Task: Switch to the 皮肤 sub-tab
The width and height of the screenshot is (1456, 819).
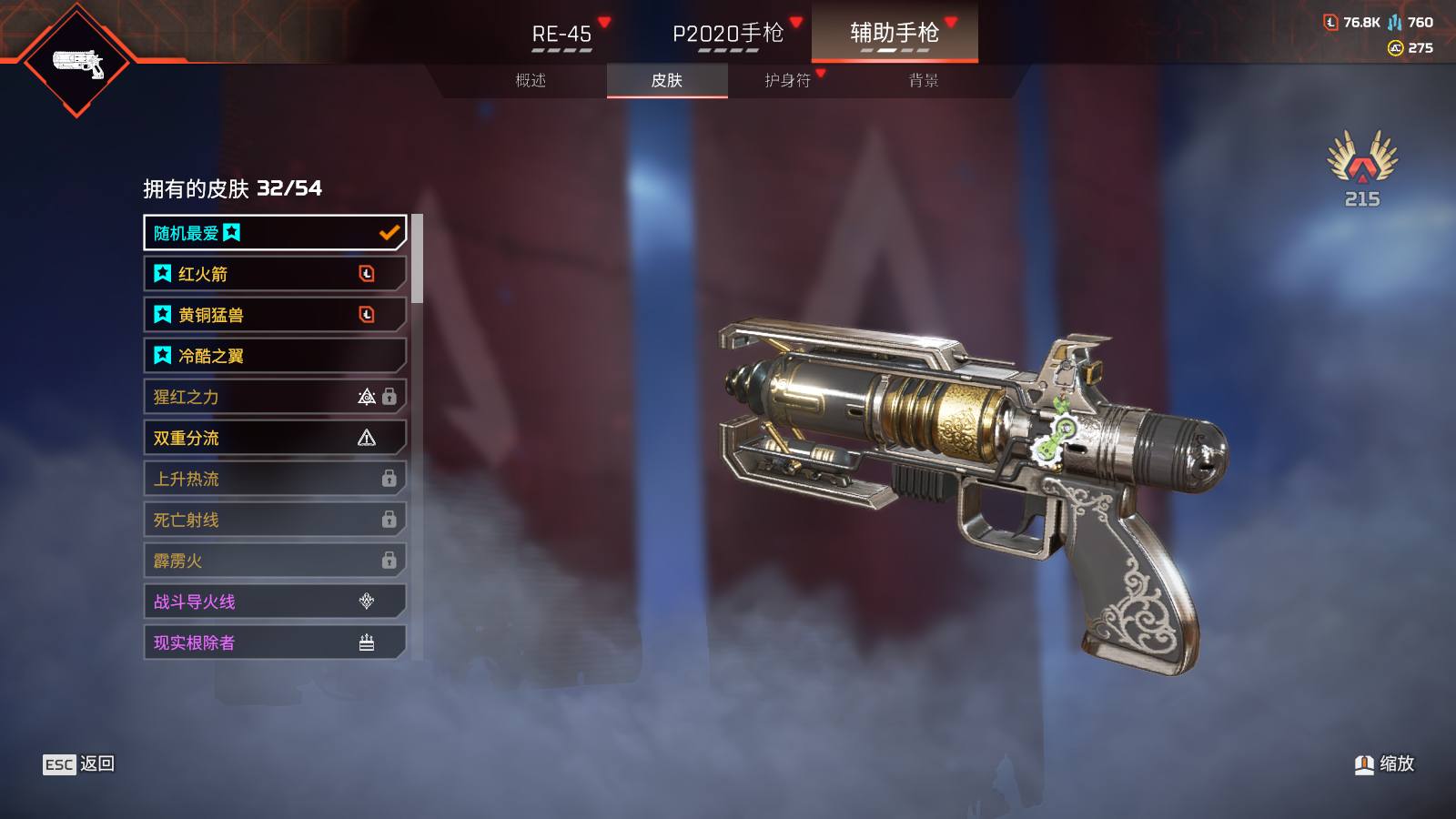Action: [667, 80]
